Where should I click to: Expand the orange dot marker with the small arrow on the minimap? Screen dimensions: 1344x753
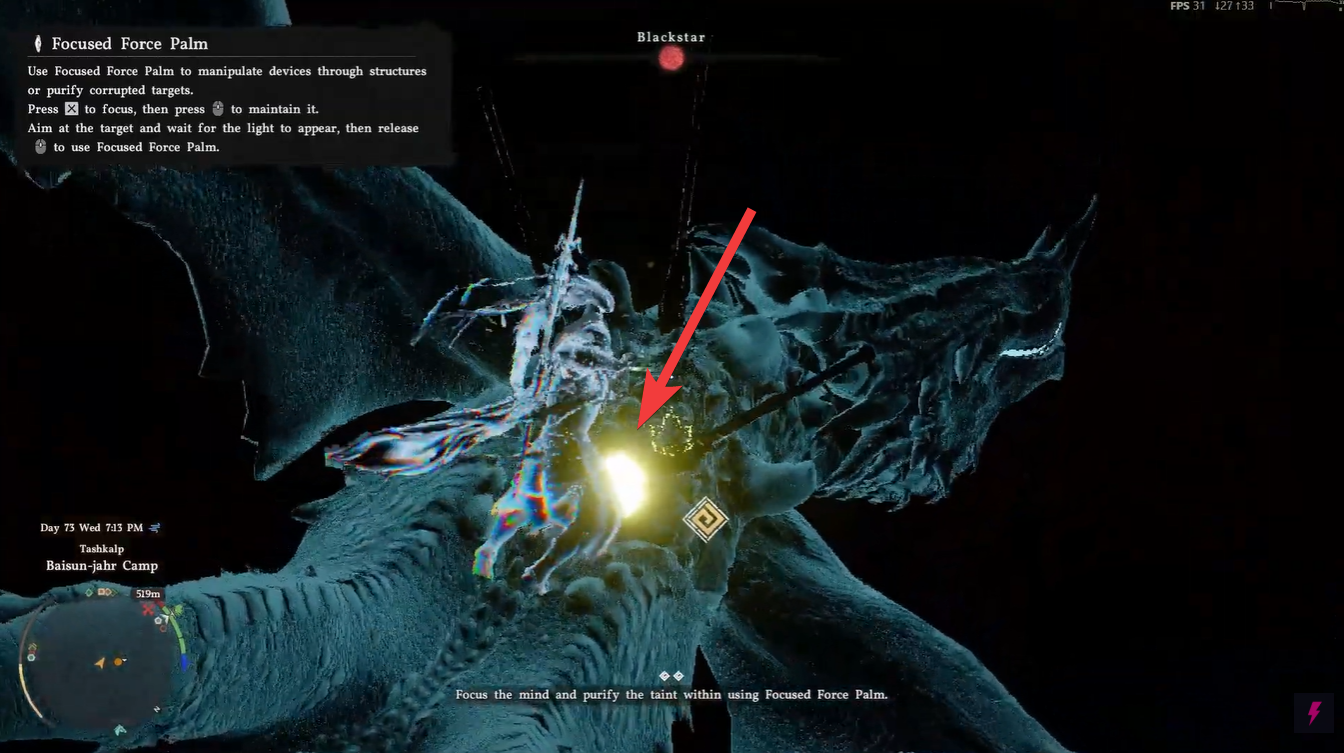point(118,662)
